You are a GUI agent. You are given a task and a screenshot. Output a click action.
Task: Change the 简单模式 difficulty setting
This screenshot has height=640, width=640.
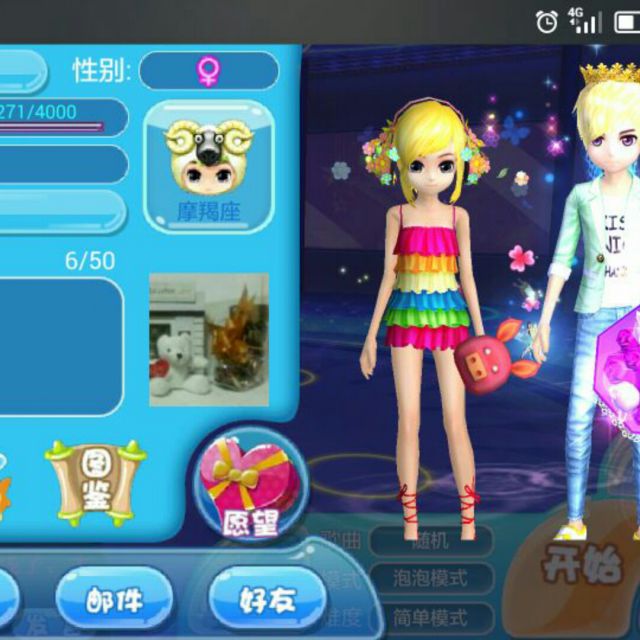coord(431,616)
